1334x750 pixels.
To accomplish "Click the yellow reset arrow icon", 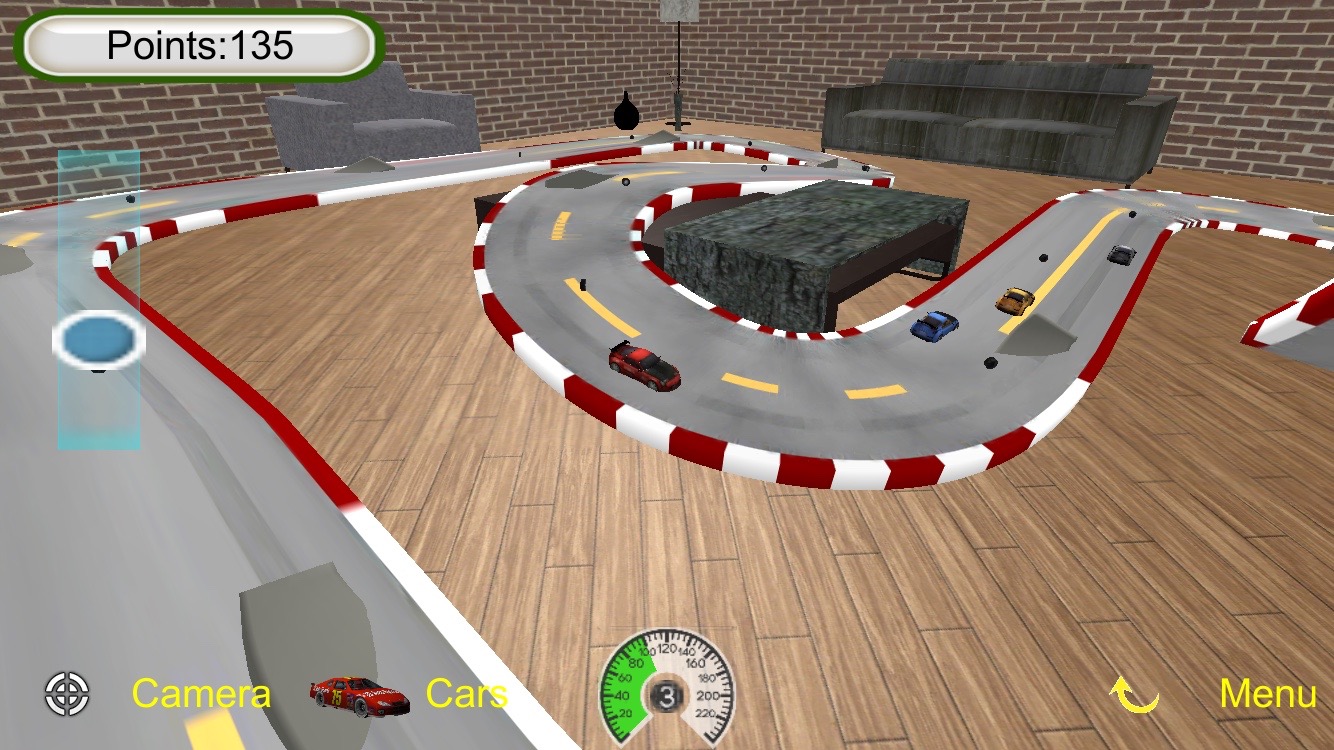I will tap(1135, 694).
